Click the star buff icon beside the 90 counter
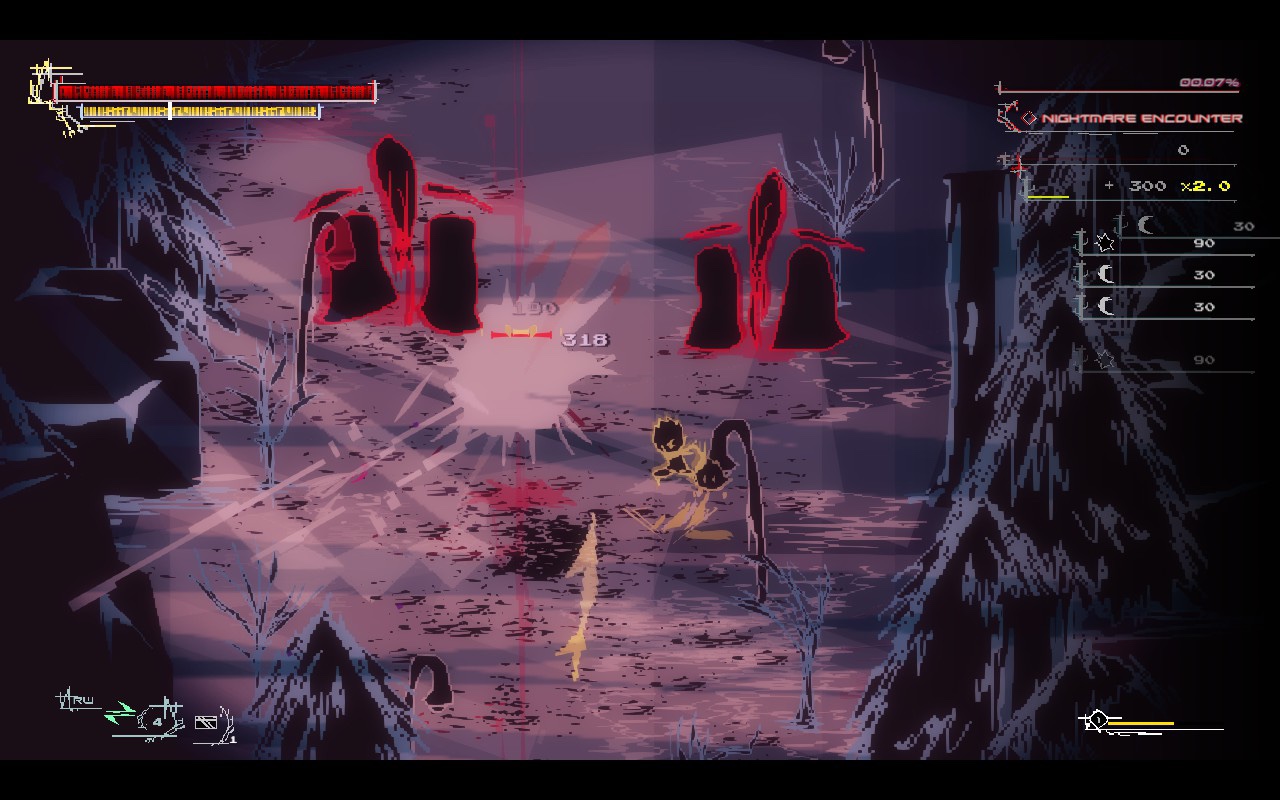 pos(1103,243)
